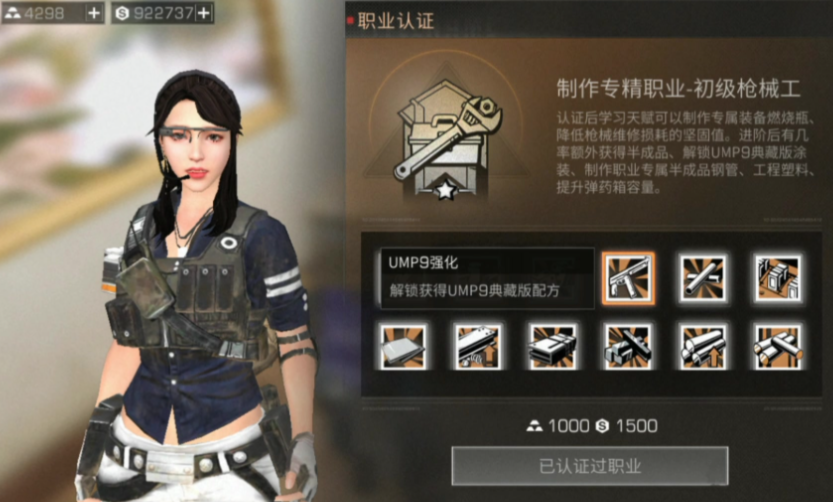The image size is (833, 502).
Task: Choose the gun barrel with up-arrow talent
Action: (x=478, y=346)
